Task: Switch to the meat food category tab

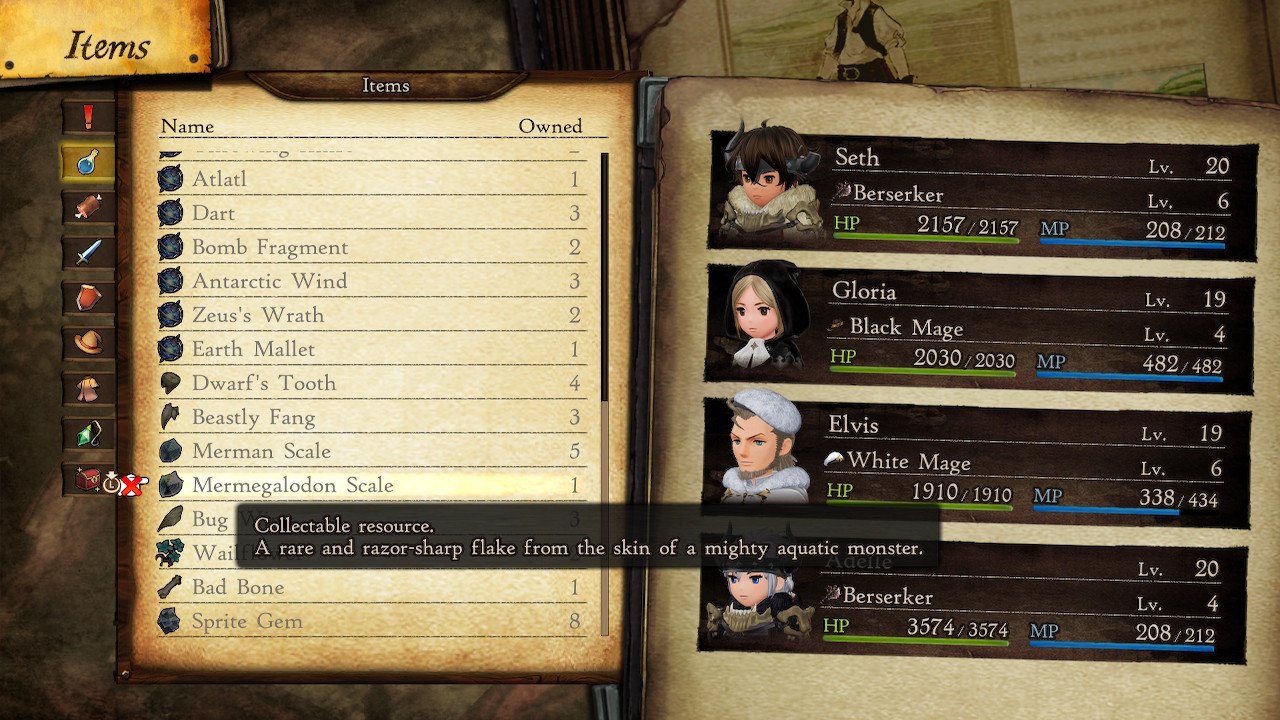Action: click(88, 207)
